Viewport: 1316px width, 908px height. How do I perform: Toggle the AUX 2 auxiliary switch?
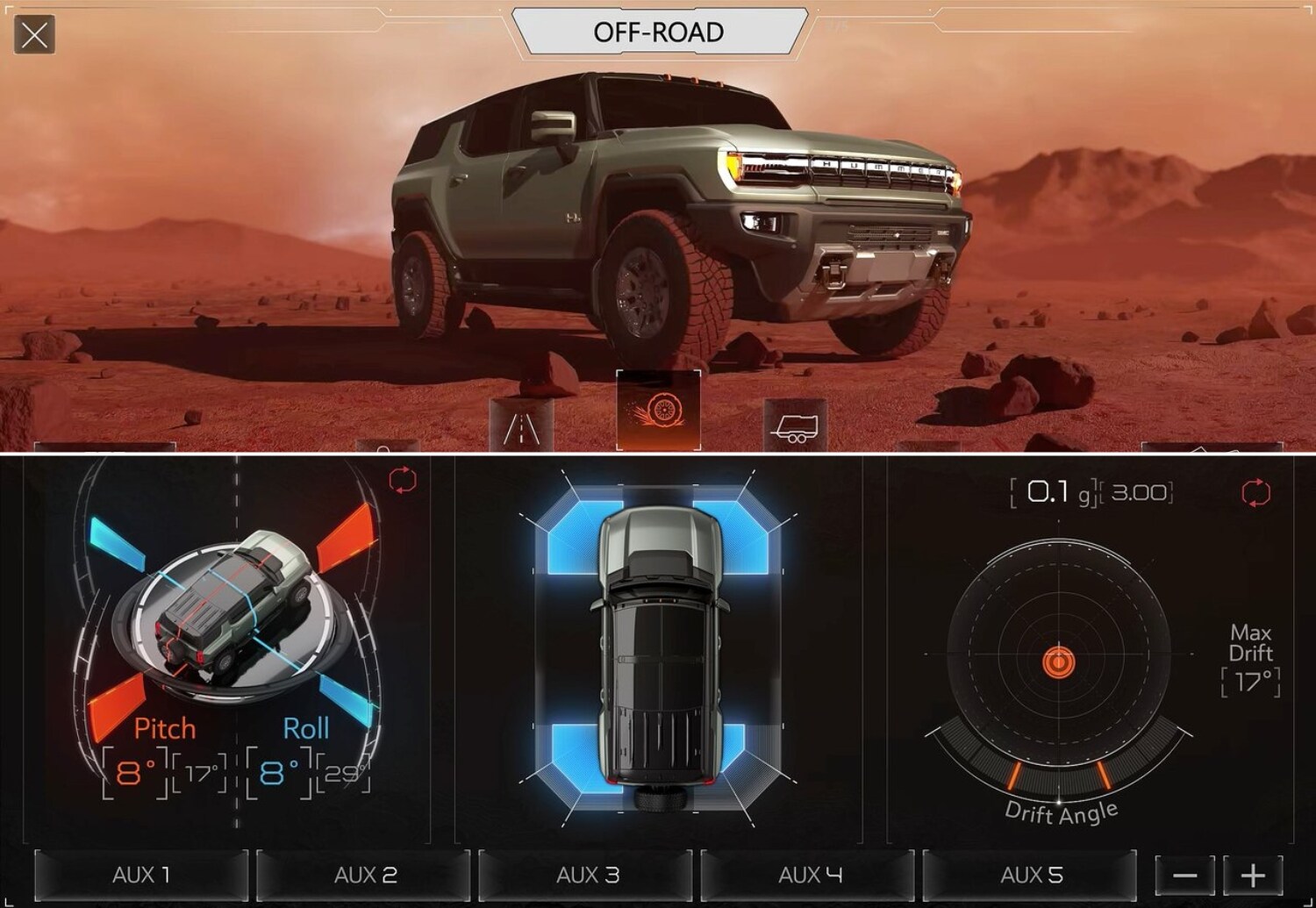366,875
